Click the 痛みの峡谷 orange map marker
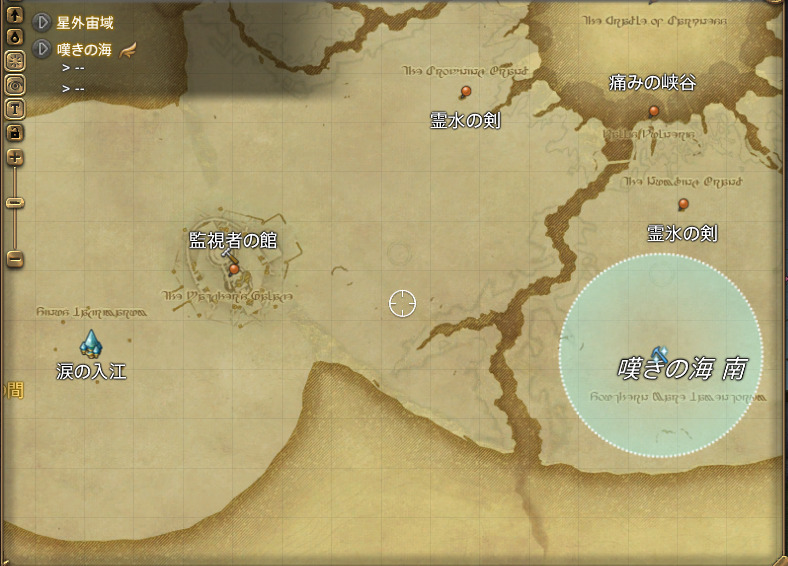Image resolution: width=788 pixels, height=566 pixels. coord(653,111)
